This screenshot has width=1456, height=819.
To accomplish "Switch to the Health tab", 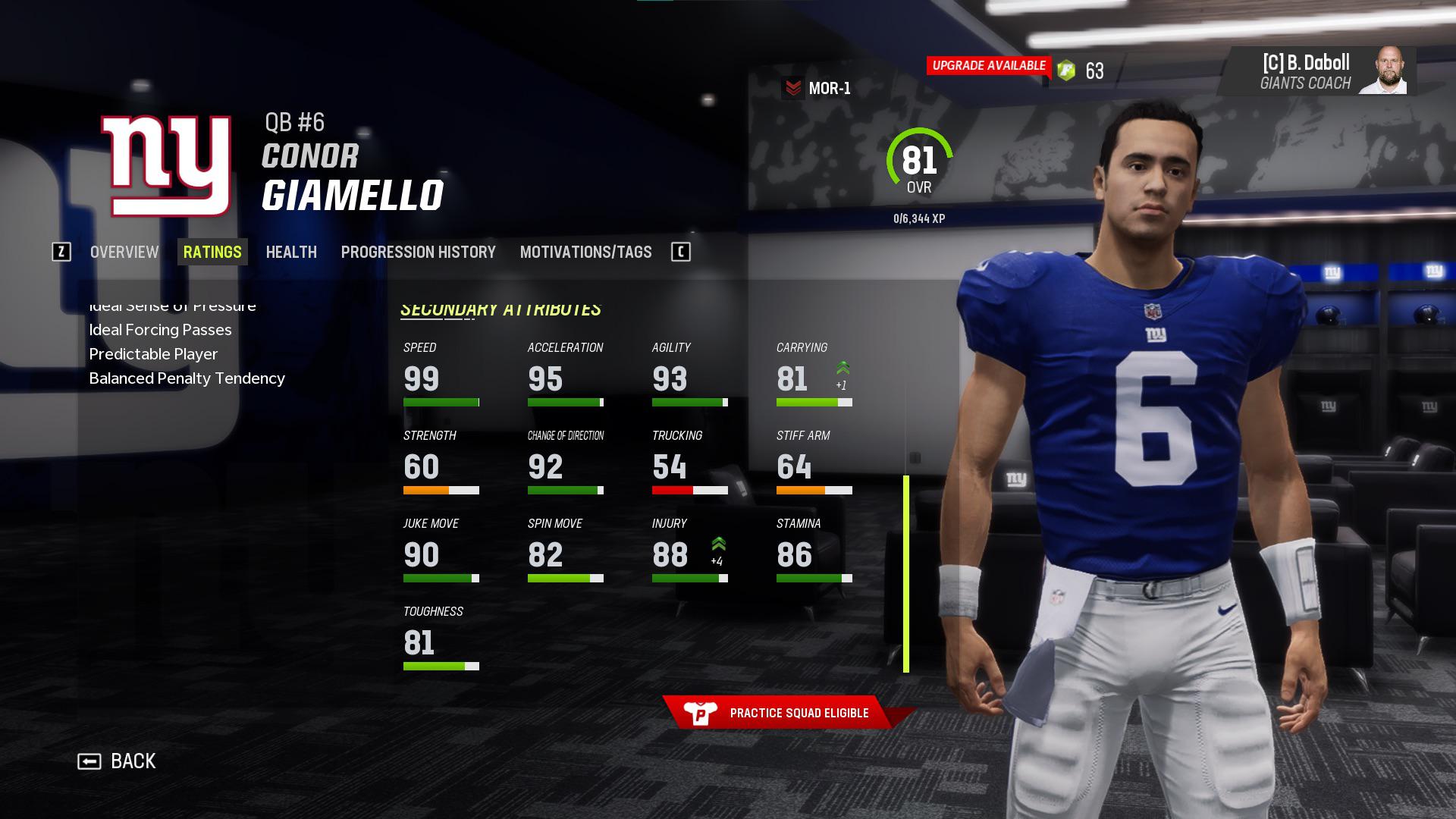I will coord(291,252).
